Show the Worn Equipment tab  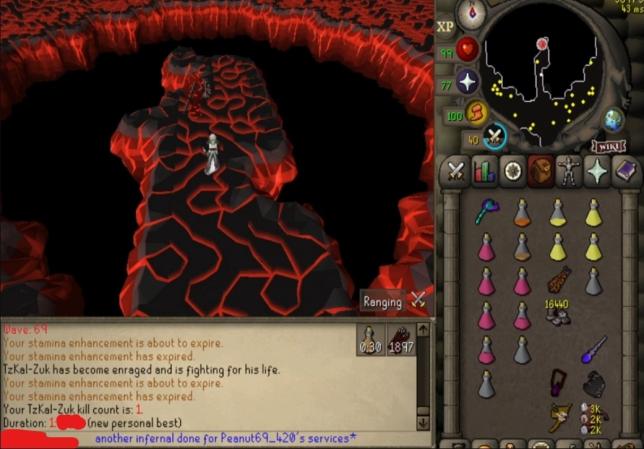[569, 170]
